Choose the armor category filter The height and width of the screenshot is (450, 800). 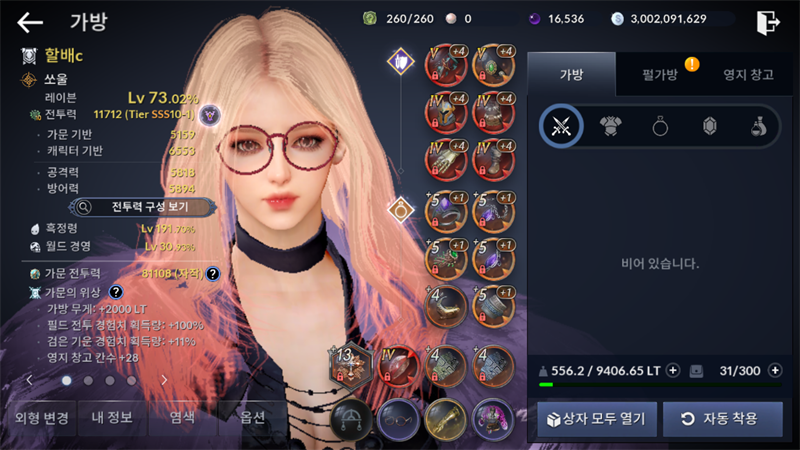coord(610,126)
